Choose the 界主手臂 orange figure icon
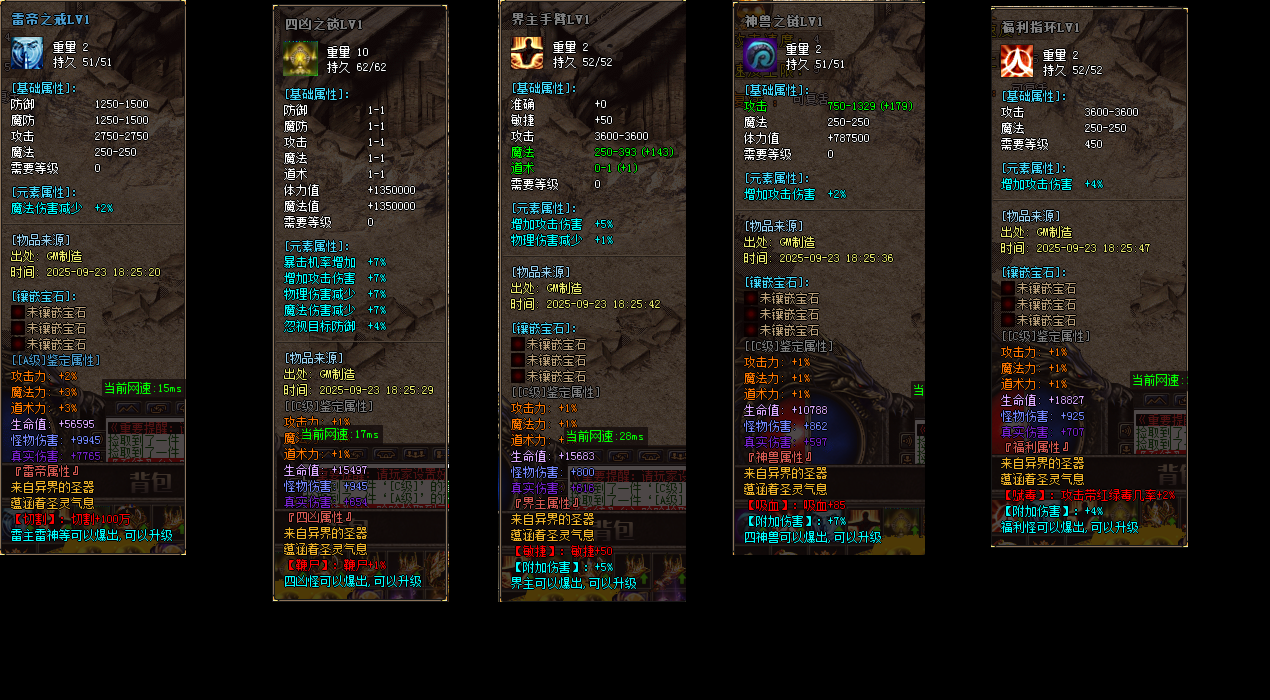The width and height of the screenshot is (1270, 700). pos(527,53)
